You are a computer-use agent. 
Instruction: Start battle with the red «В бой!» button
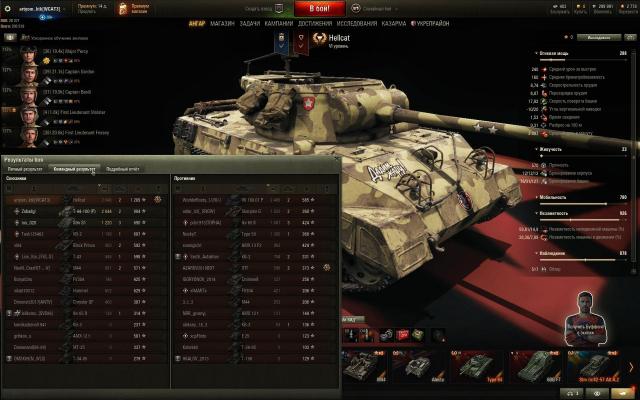[319, 8]
